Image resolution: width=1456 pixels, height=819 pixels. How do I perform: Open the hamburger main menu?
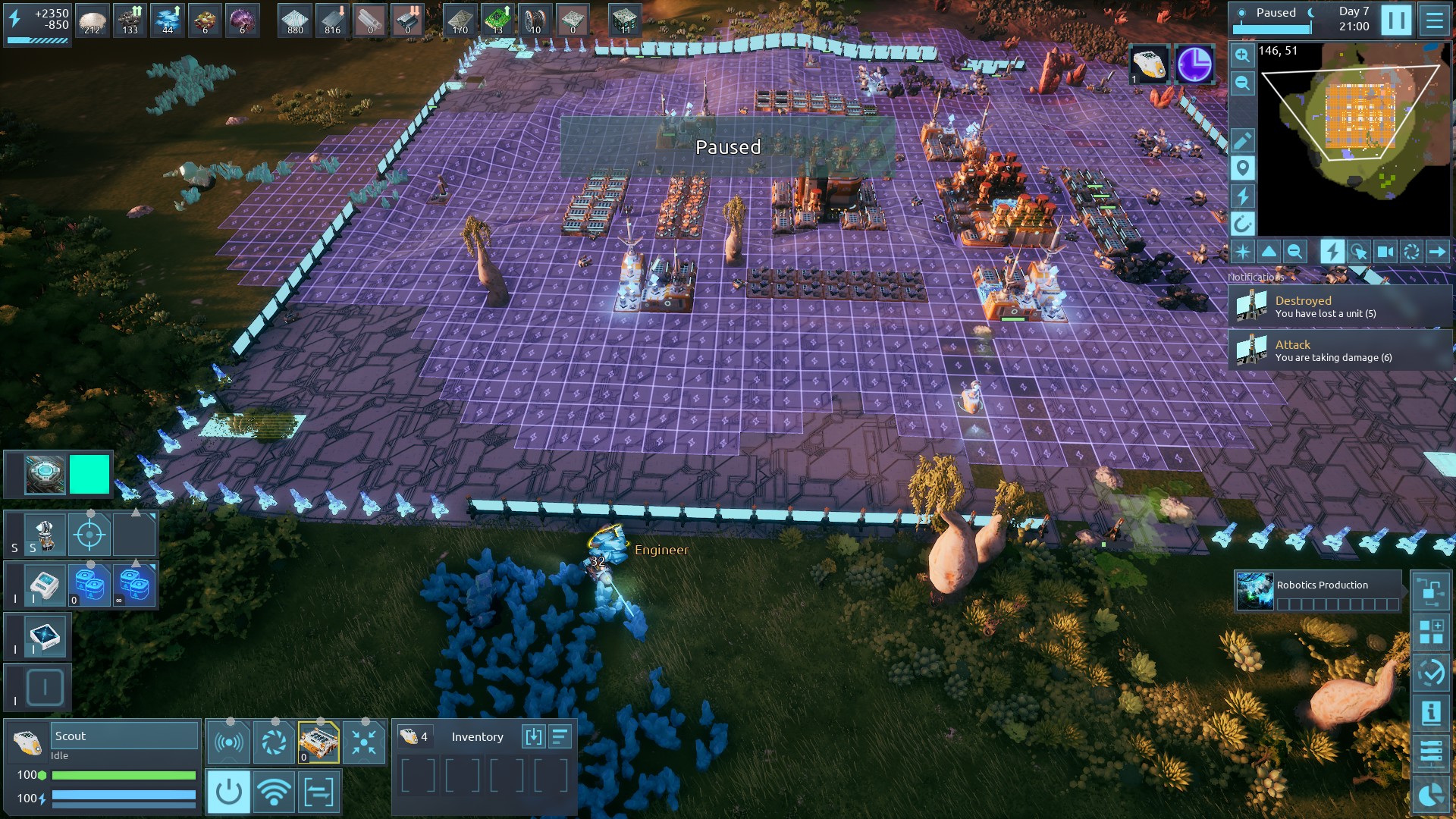pos(1434,20)
